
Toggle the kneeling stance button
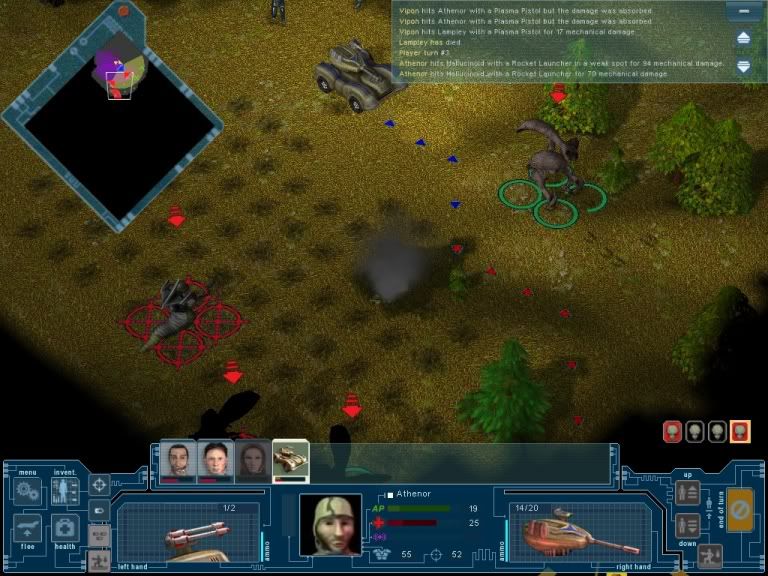click(709, 555)
